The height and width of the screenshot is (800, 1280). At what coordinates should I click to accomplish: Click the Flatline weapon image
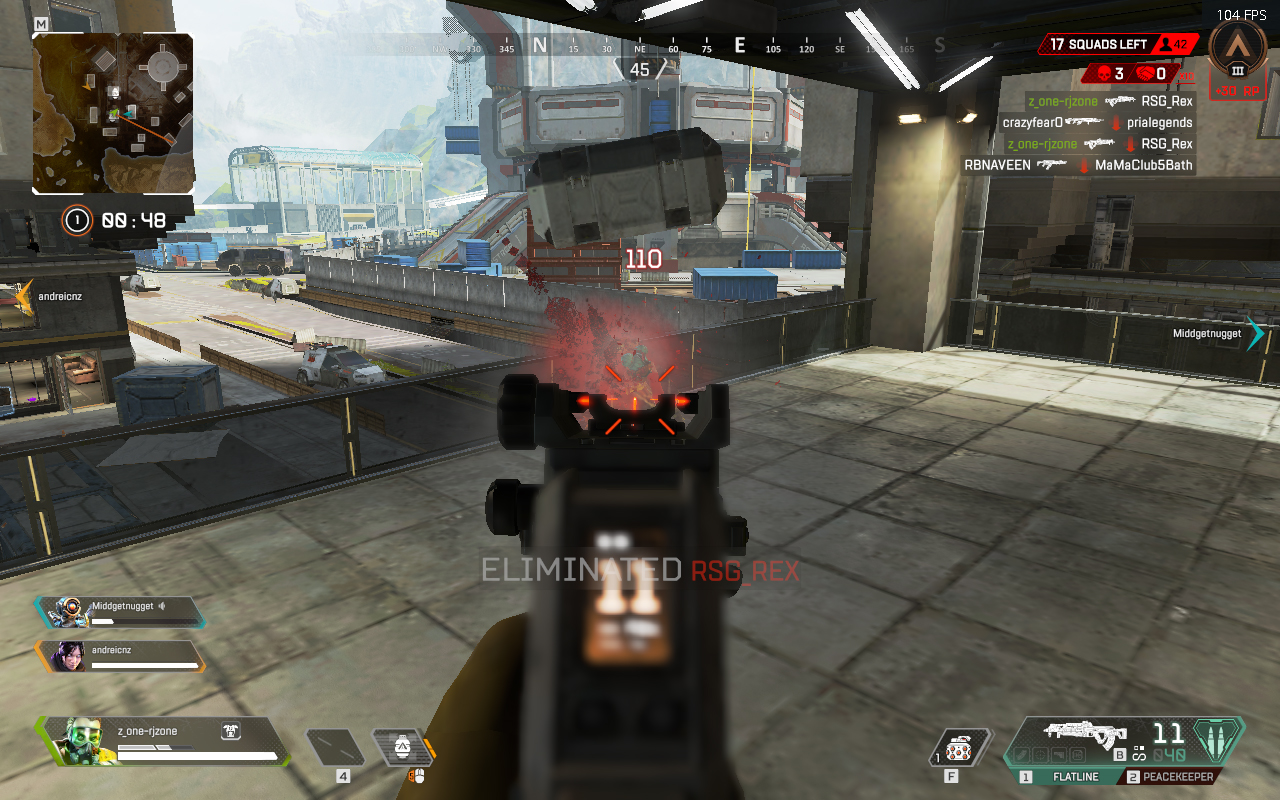(x=1084, y=733)
